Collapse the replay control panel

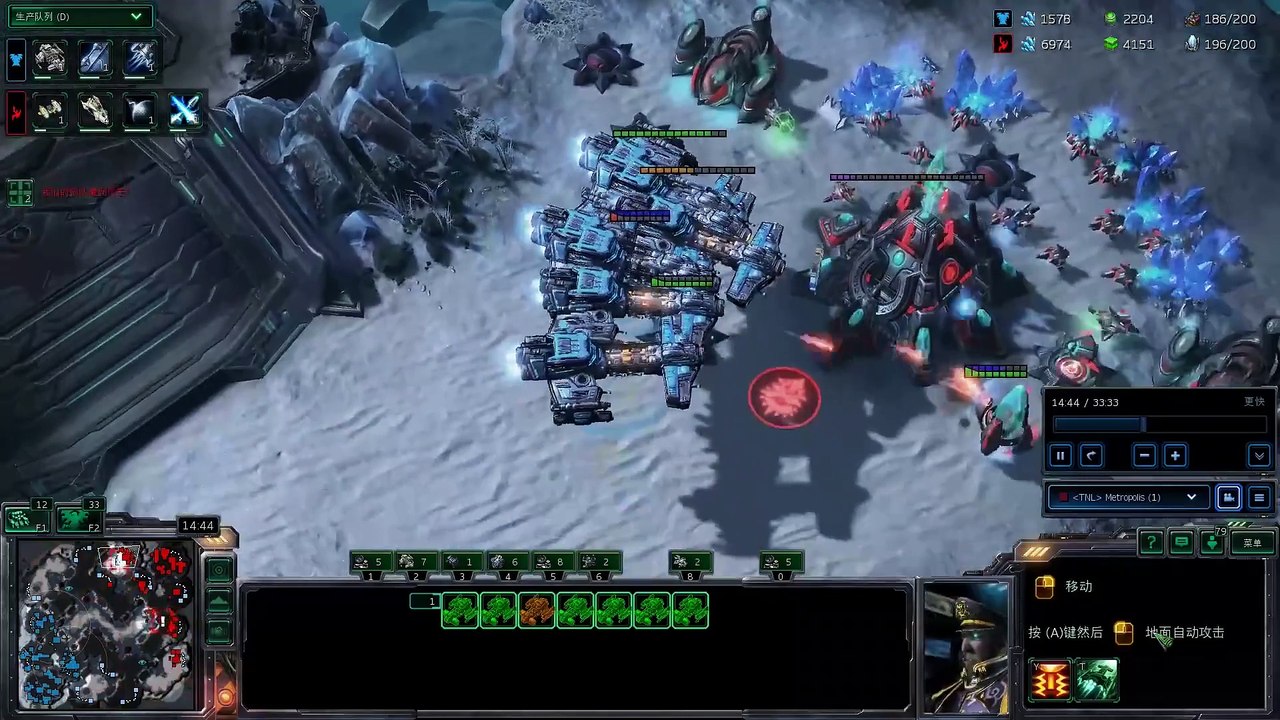[x=1259, y=456]
